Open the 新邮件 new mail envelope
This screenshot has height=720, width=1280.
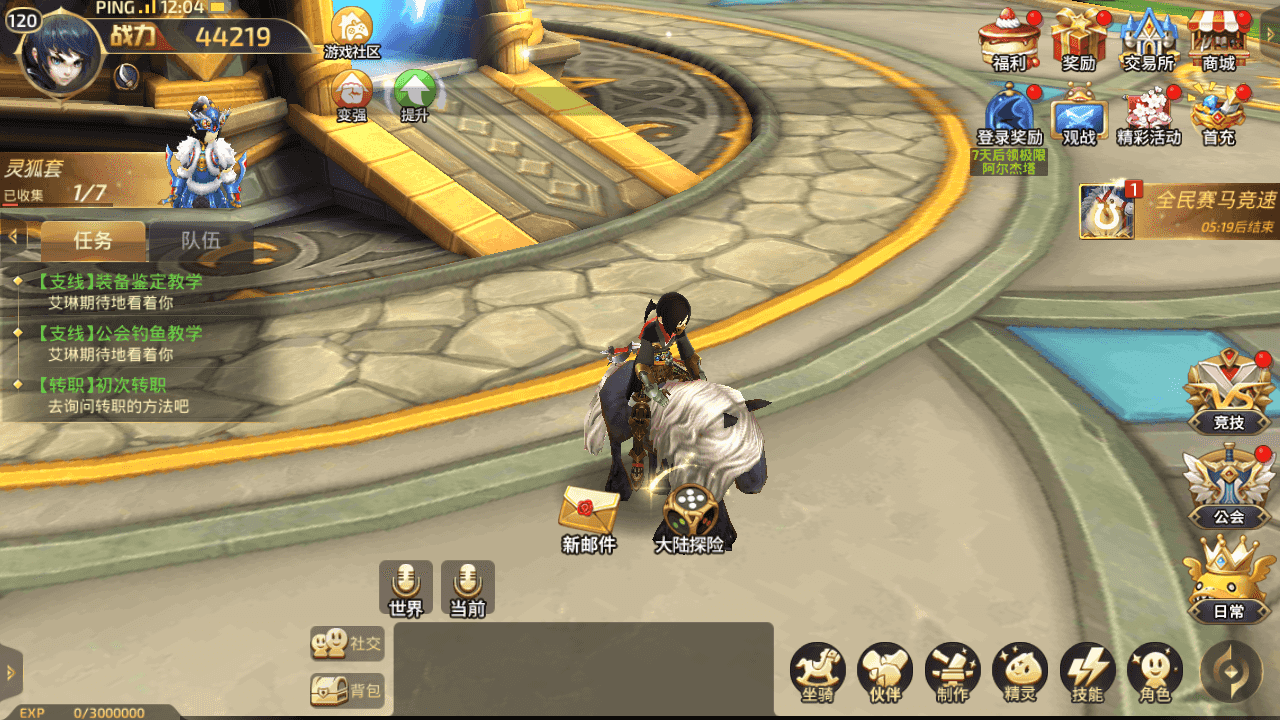[x=589, y=518]
